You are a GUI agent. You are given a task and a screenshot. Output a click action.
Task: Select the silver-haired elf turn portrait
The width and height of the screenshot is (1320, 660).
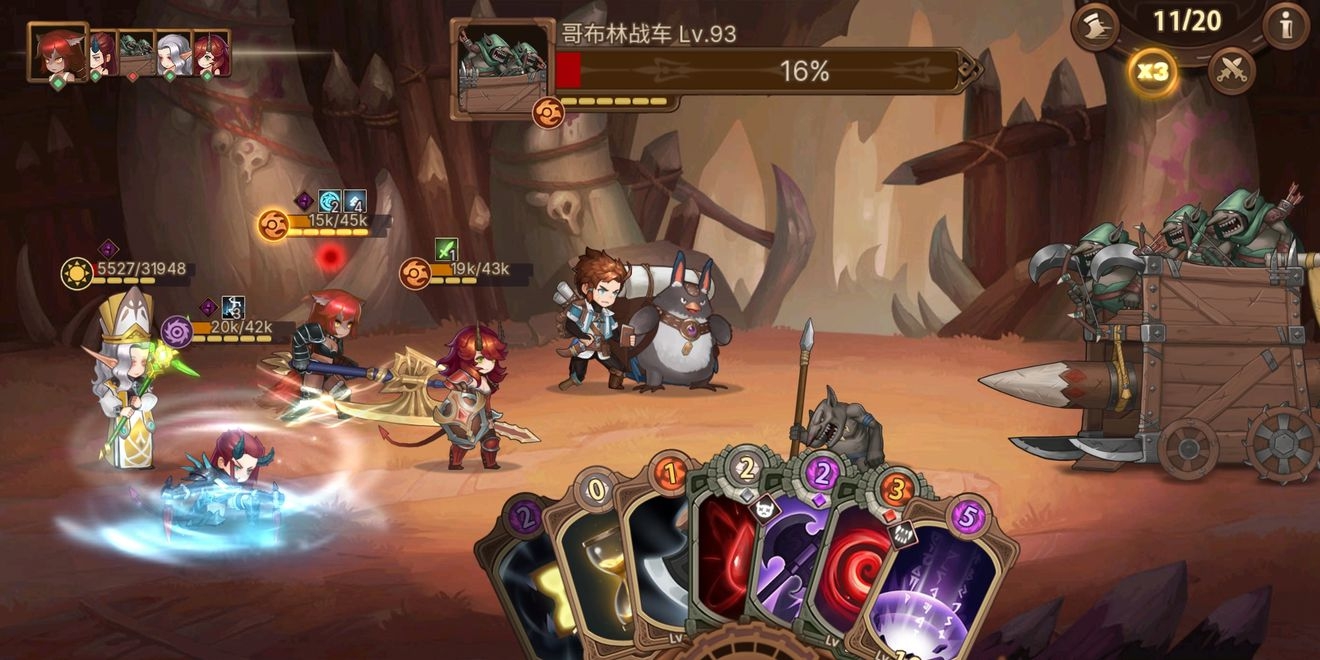click(173, 52)
